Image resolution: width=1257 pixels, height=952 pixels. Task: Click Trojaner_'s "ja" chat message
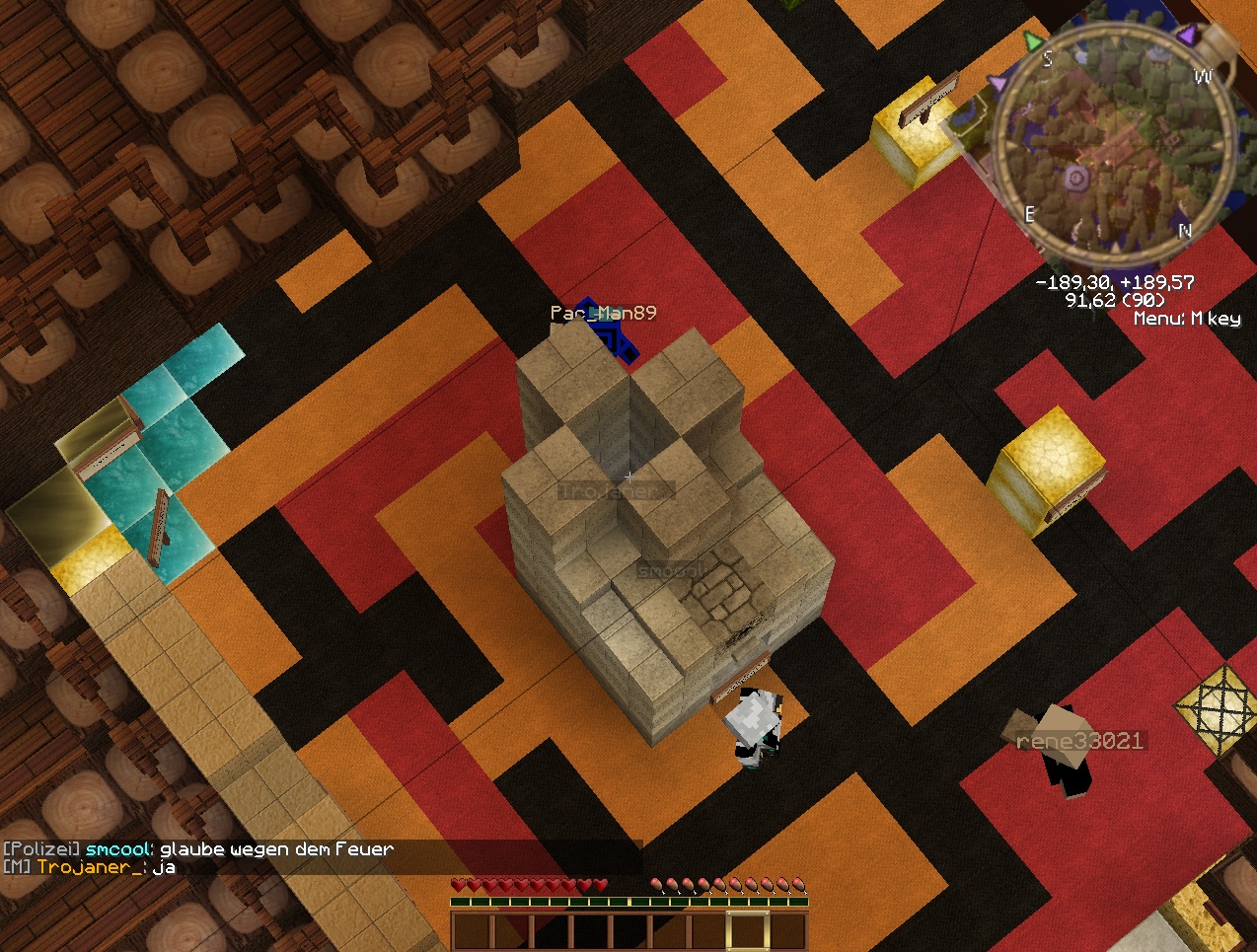(90, 867)
